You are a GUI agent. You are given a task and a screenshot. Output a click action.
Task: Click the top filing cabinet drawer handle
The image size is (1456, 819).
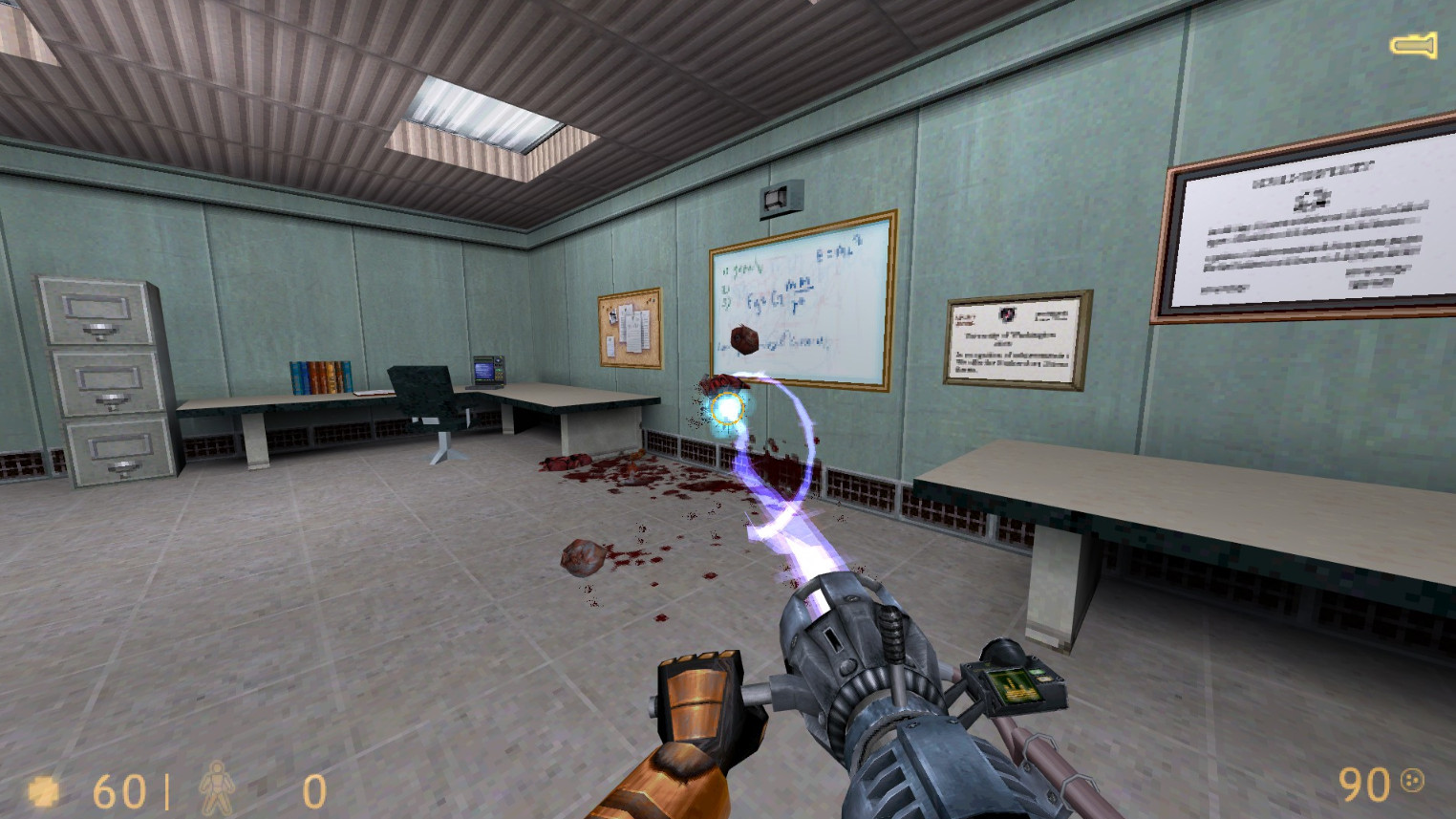(x=100, y=331)
